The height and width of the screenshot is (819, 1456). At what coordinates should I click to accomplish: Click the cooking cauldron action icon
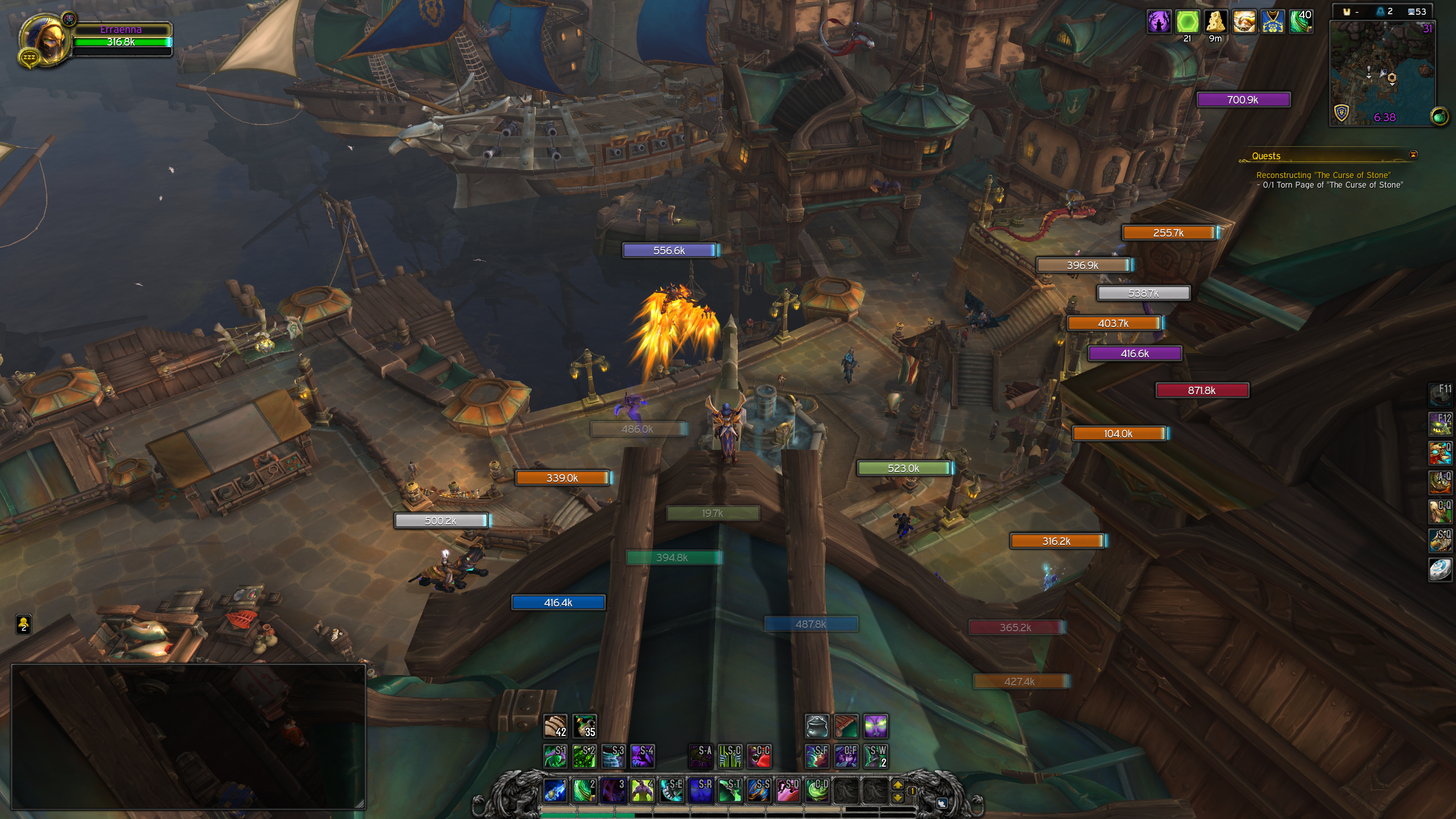coord(817,726)
